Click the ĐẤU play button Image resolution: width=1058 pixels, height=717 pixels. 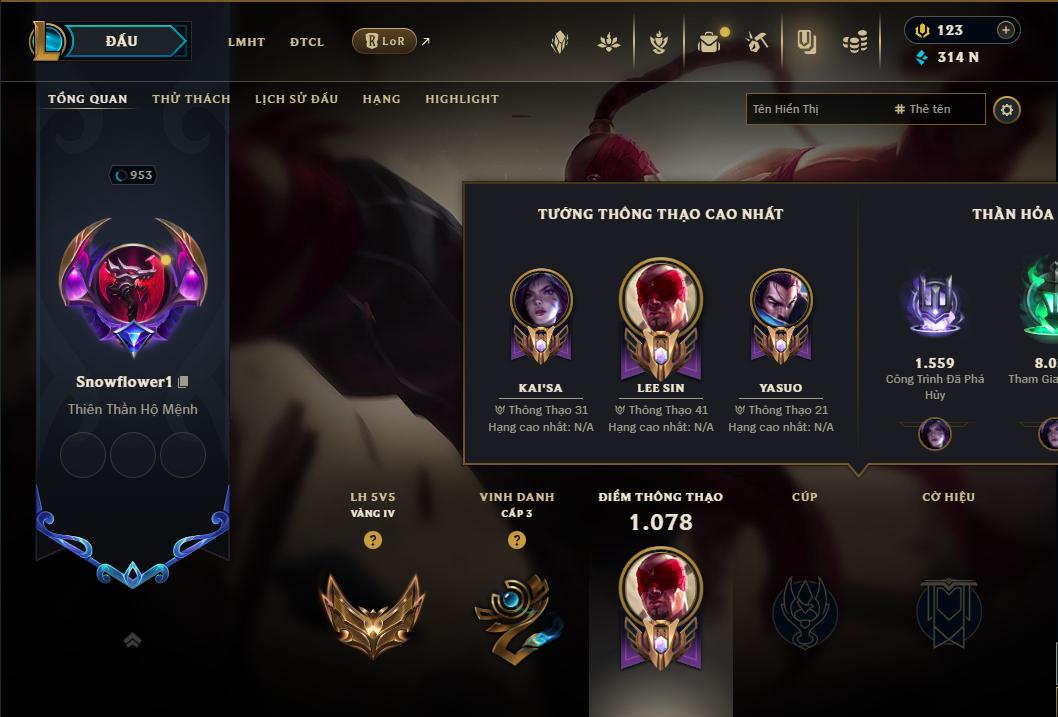click(x=122, y=41)
